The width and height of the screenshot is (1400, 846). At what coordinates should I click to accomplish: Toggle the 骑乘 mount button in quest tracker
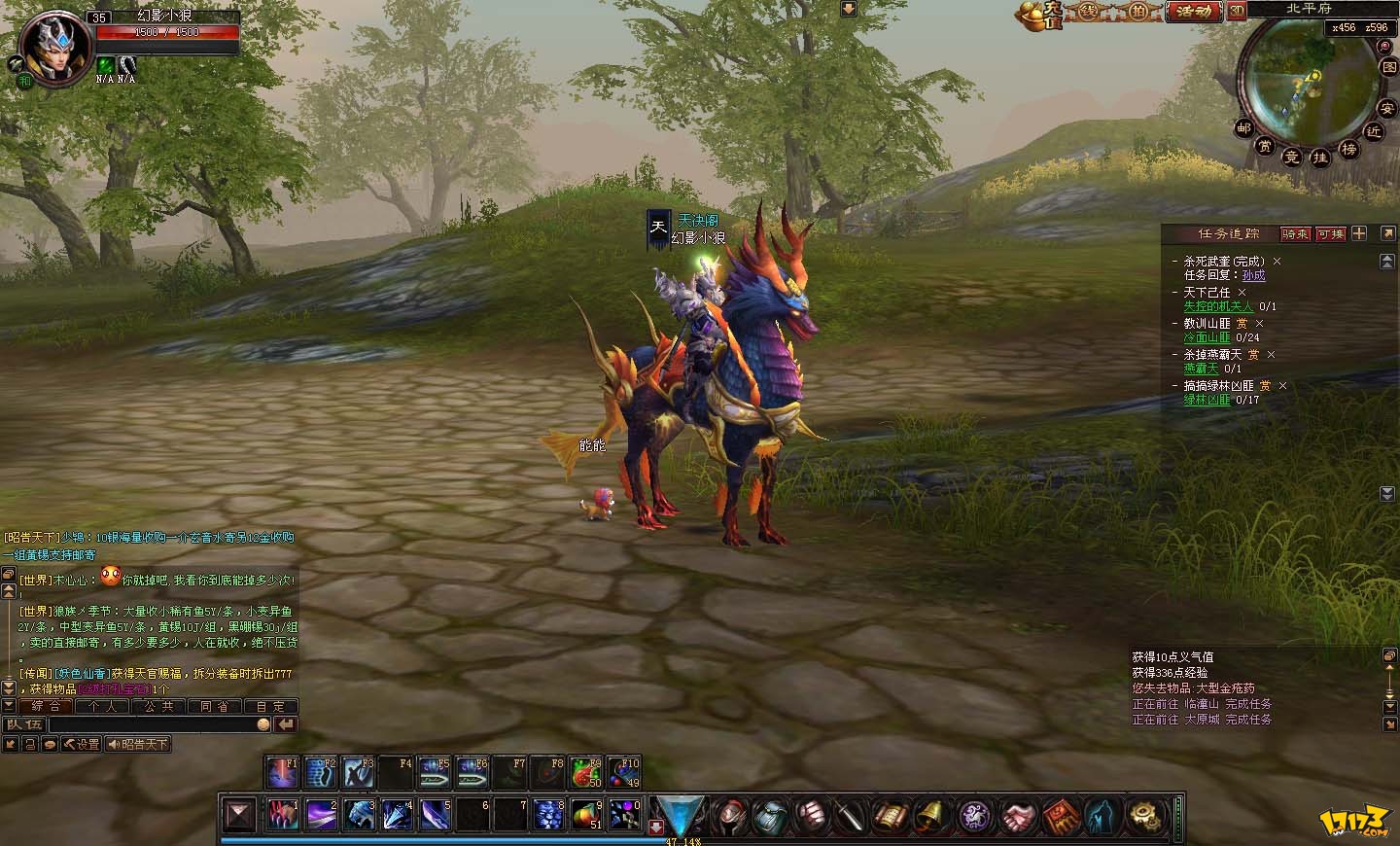tap(1295, 233)
